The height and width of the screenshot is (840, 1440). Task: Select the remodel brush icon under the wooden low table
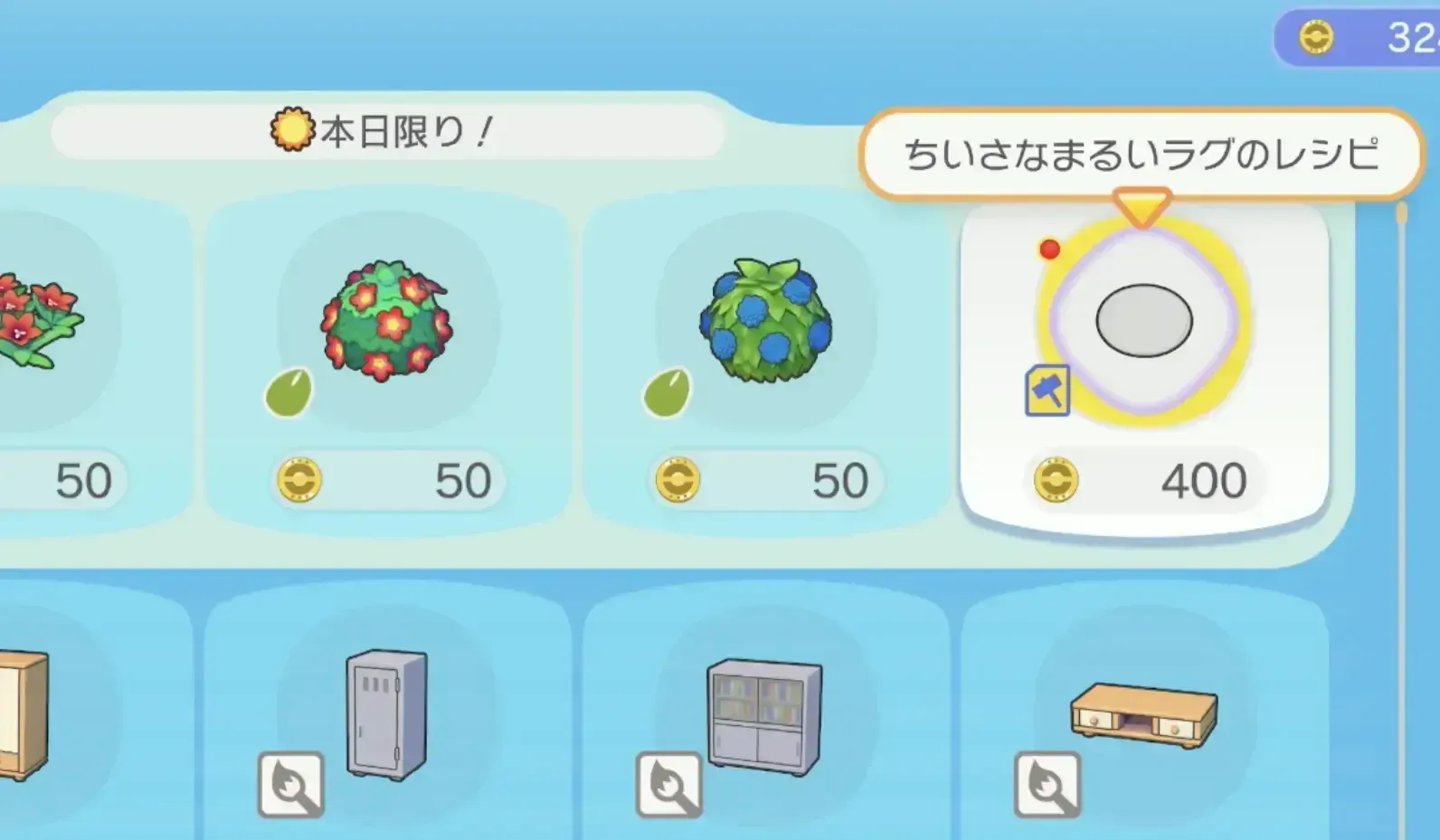1046,782
